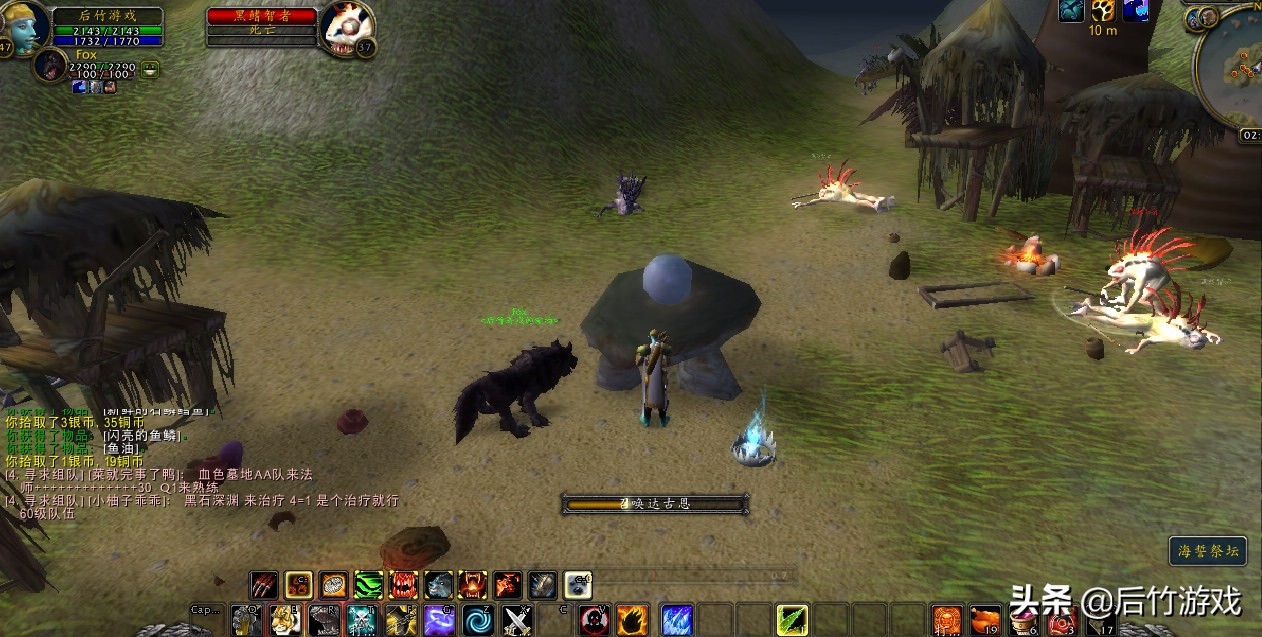Check the green pet happiness face icon
Viewport: 1262px width, 637px height.
150,69
